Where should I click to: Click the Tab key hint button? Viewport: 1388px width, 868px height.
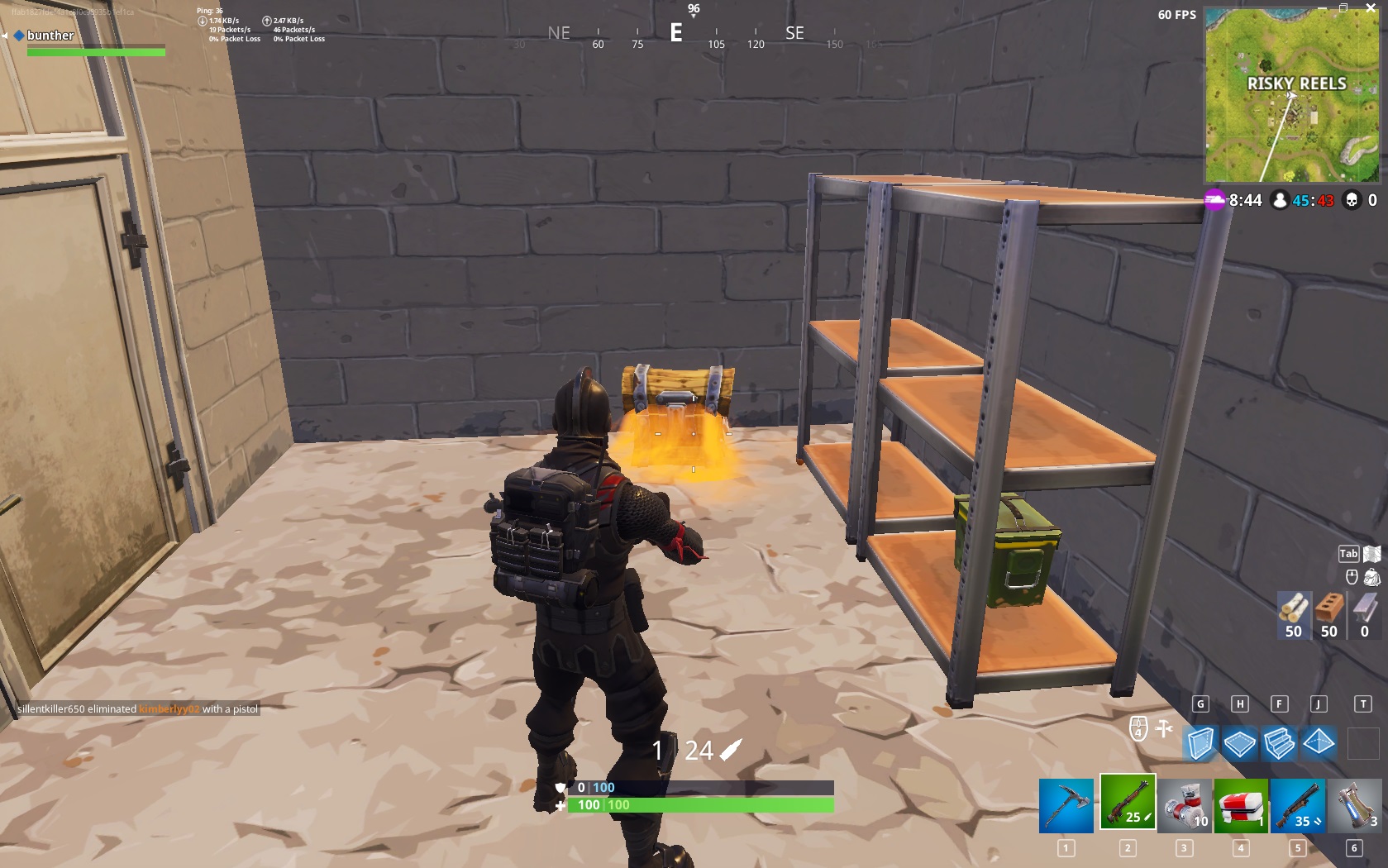(x=1348, y=552)
